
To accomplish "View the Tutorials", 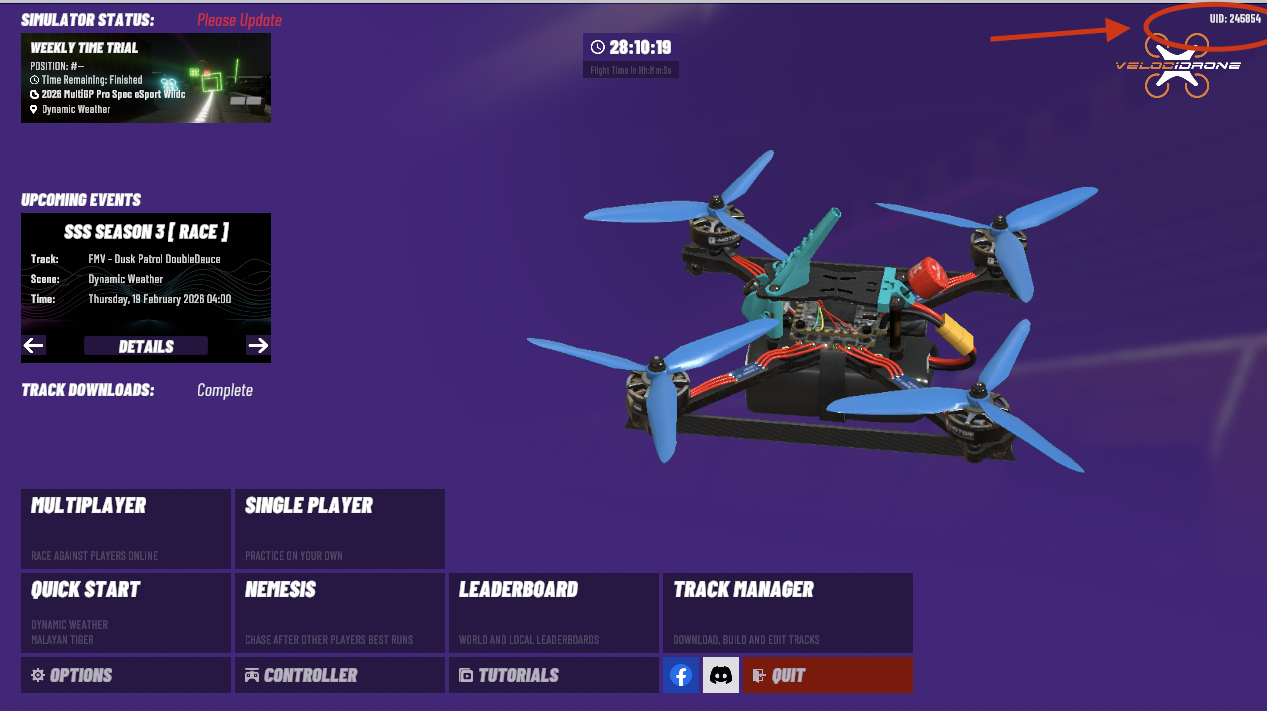I will [553, 675].
